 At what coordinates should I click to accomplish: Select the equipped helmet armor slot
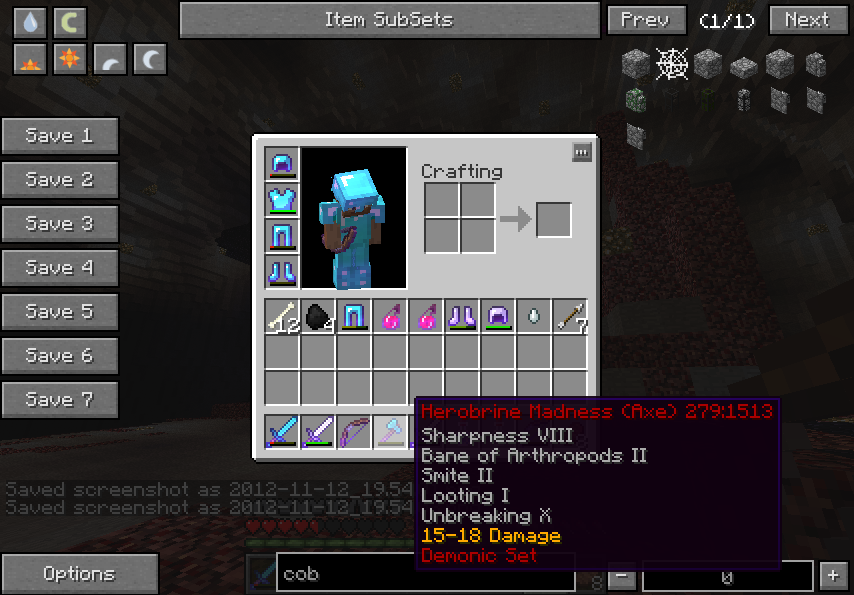(x=282, y=165)
